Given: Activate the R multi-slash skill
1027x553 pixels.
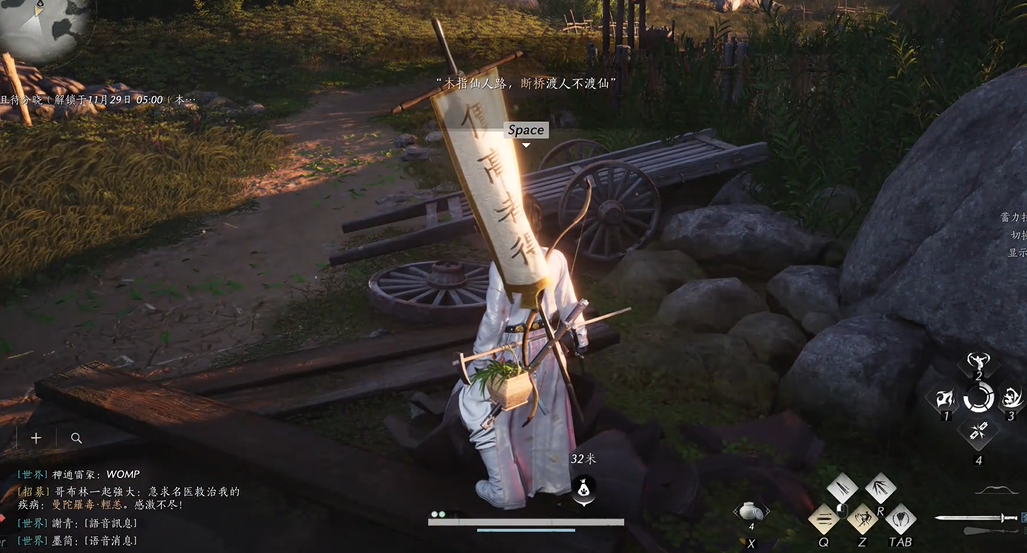Looking at the screenshot, I should pos(880,489).
